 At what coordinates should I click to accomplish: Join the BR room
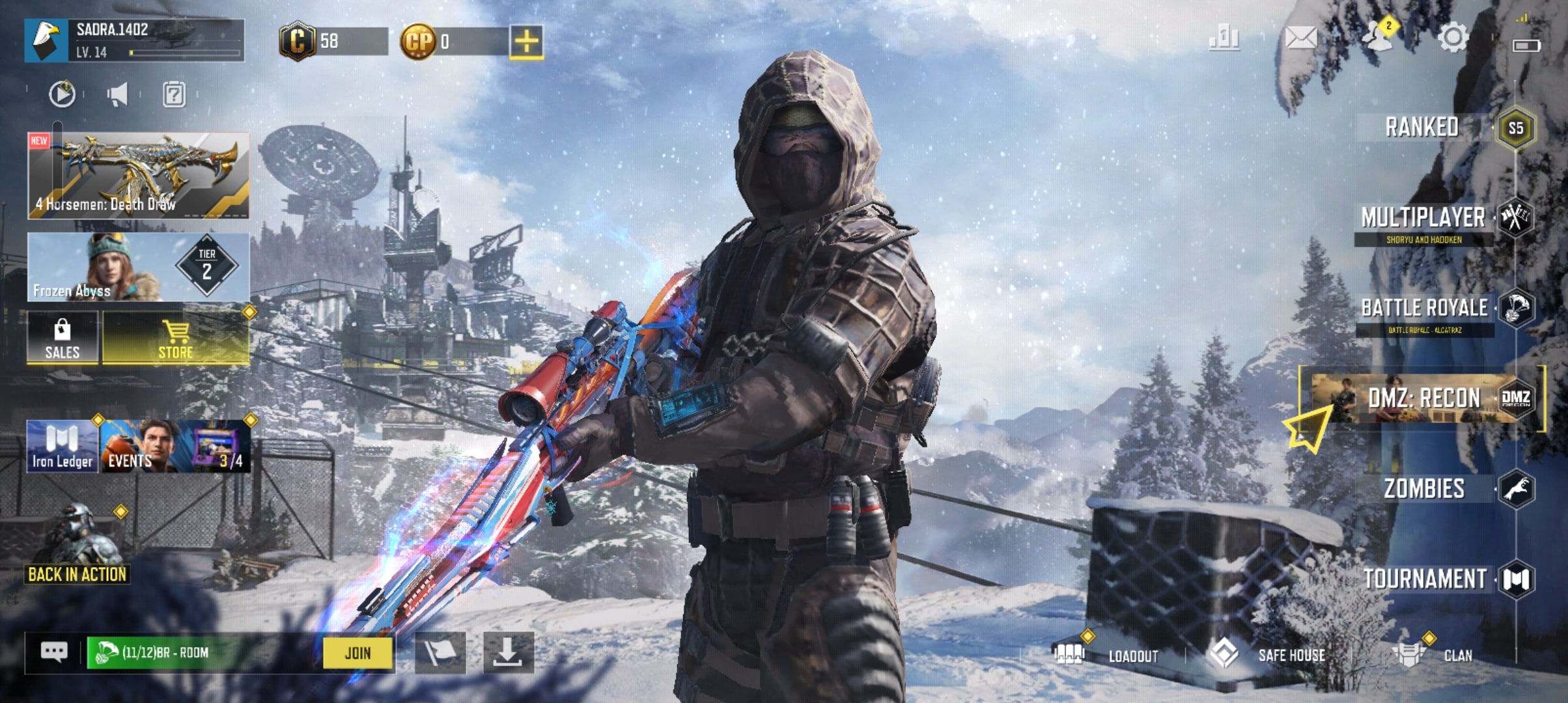[357, 653]
